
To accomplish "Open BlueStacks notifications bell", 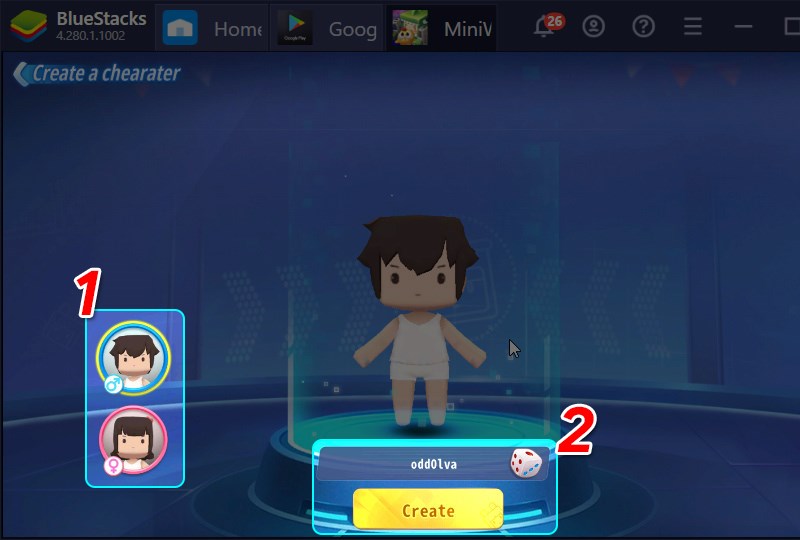I will pos(545,28).
